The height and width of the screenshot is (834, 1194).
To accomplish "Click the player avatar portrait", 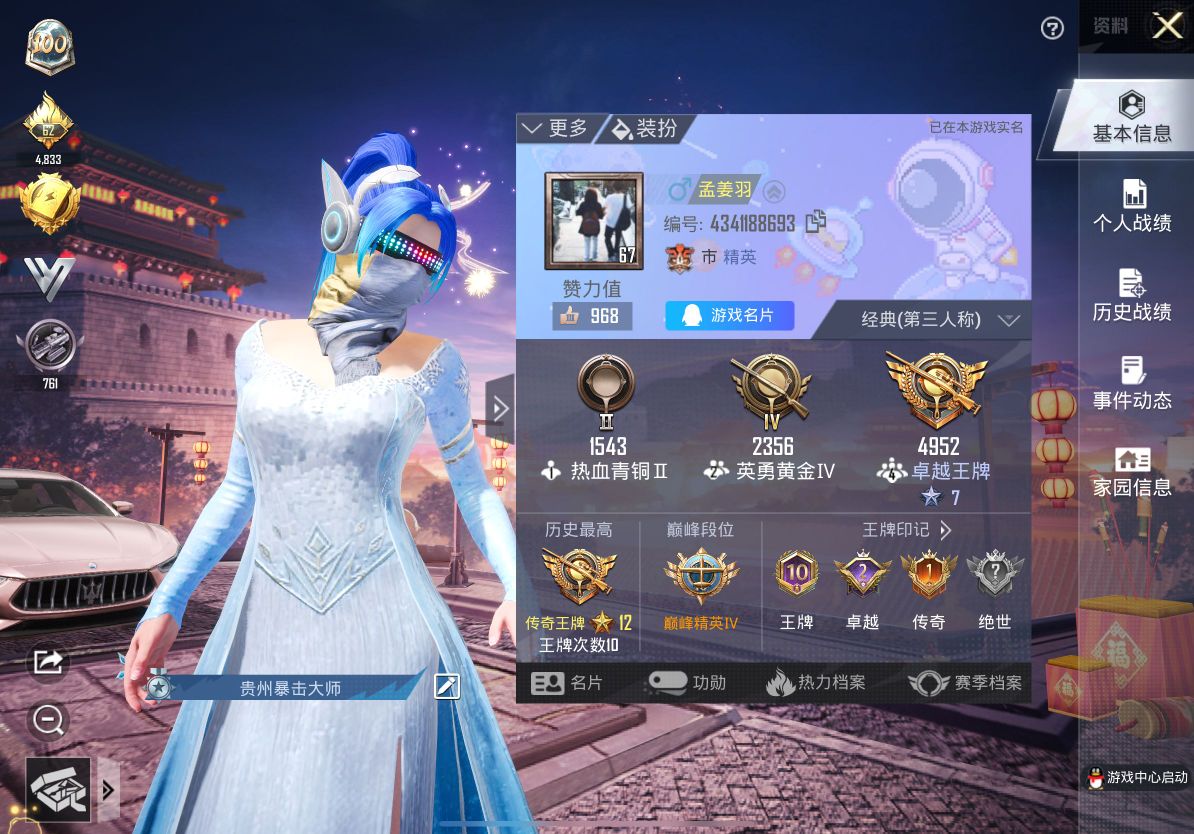I will click(x=592, y=222).
